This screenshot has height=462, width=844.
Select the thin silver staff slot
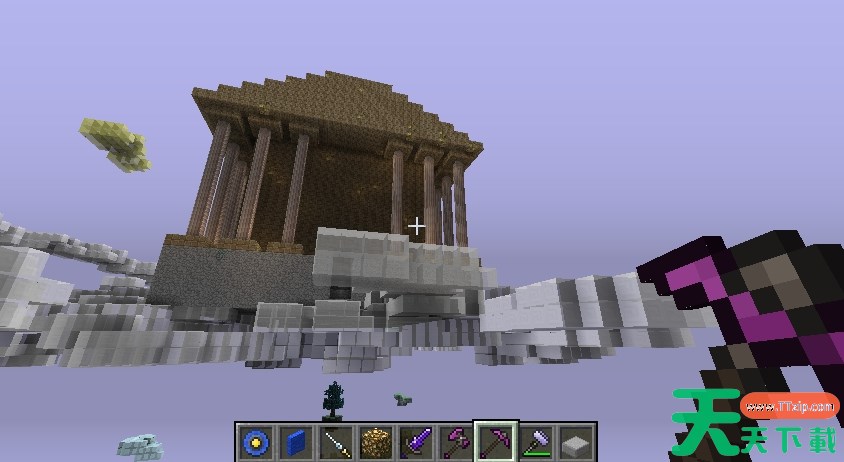click(x=336, y=442)
